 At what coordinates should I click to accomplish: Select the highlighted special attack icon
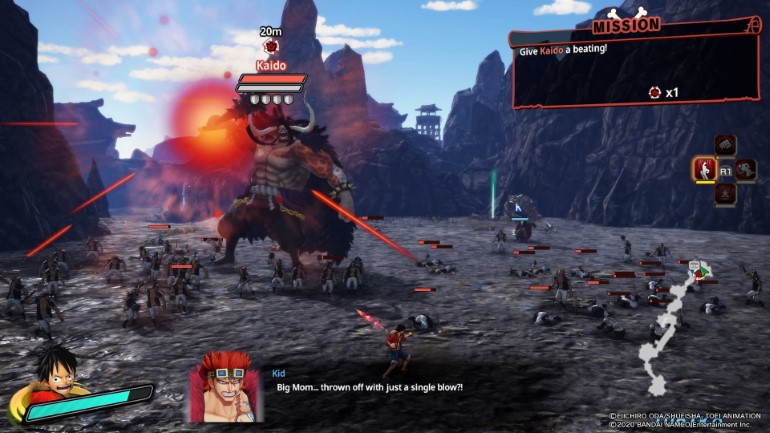[704, 169]
